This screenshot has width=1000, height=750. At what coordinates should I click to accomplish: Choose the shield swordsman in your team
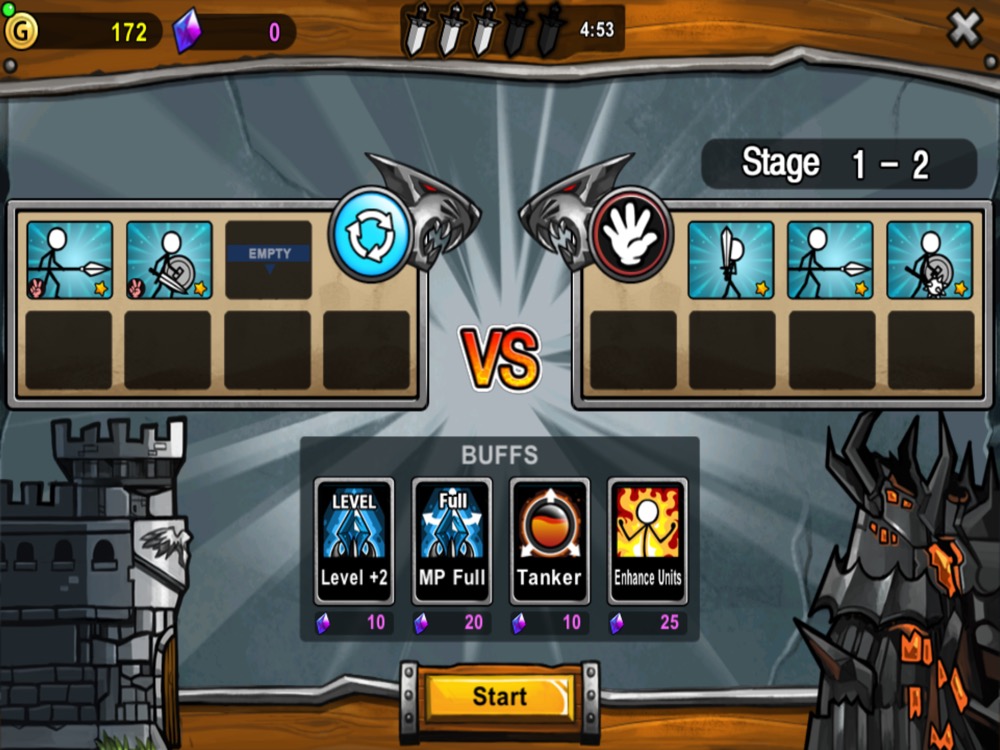169,260
